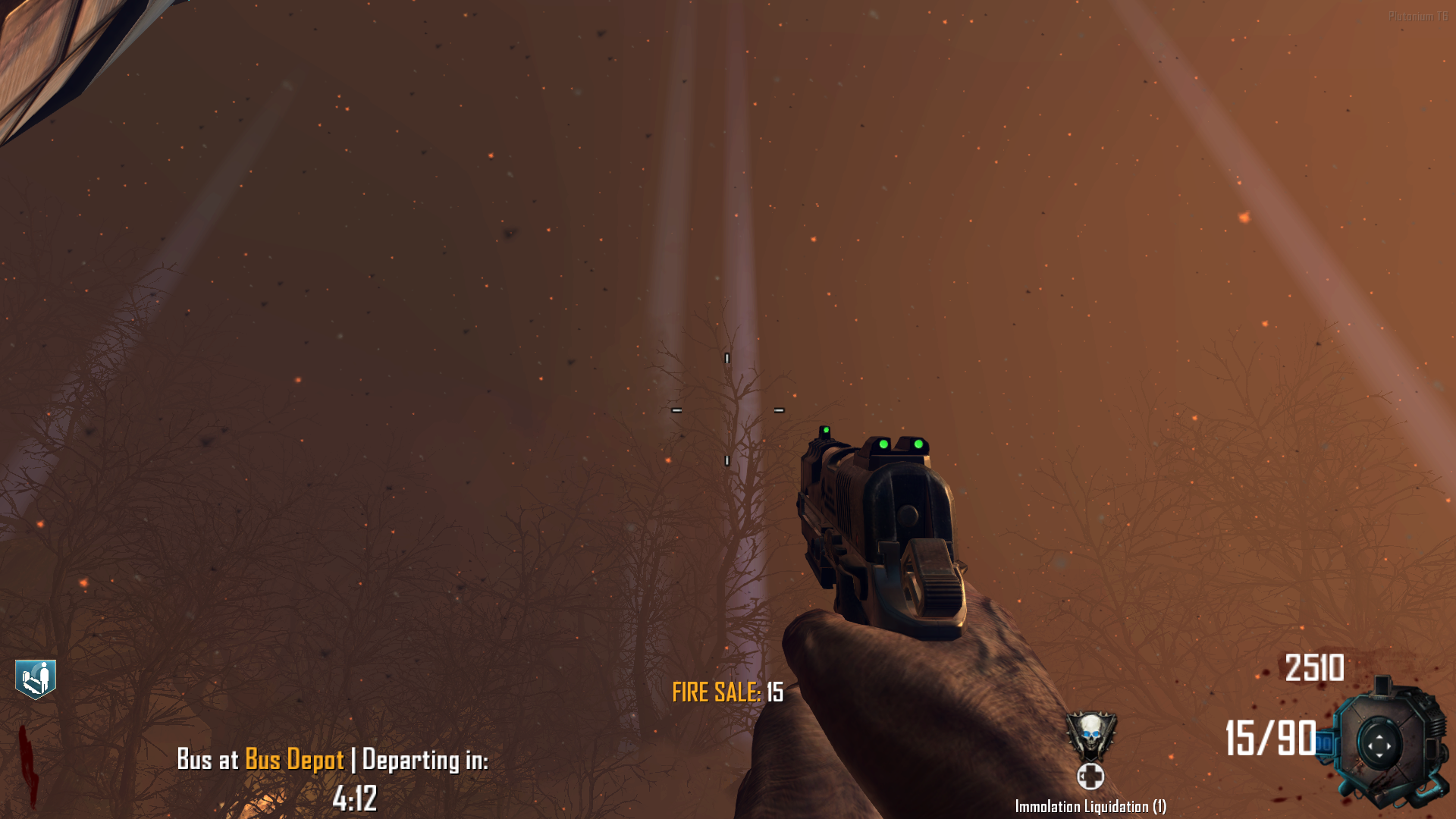Click the FIRE SALE: 15 notification
This screenshot has height=819, width=1456.
(x=726, y=691)
